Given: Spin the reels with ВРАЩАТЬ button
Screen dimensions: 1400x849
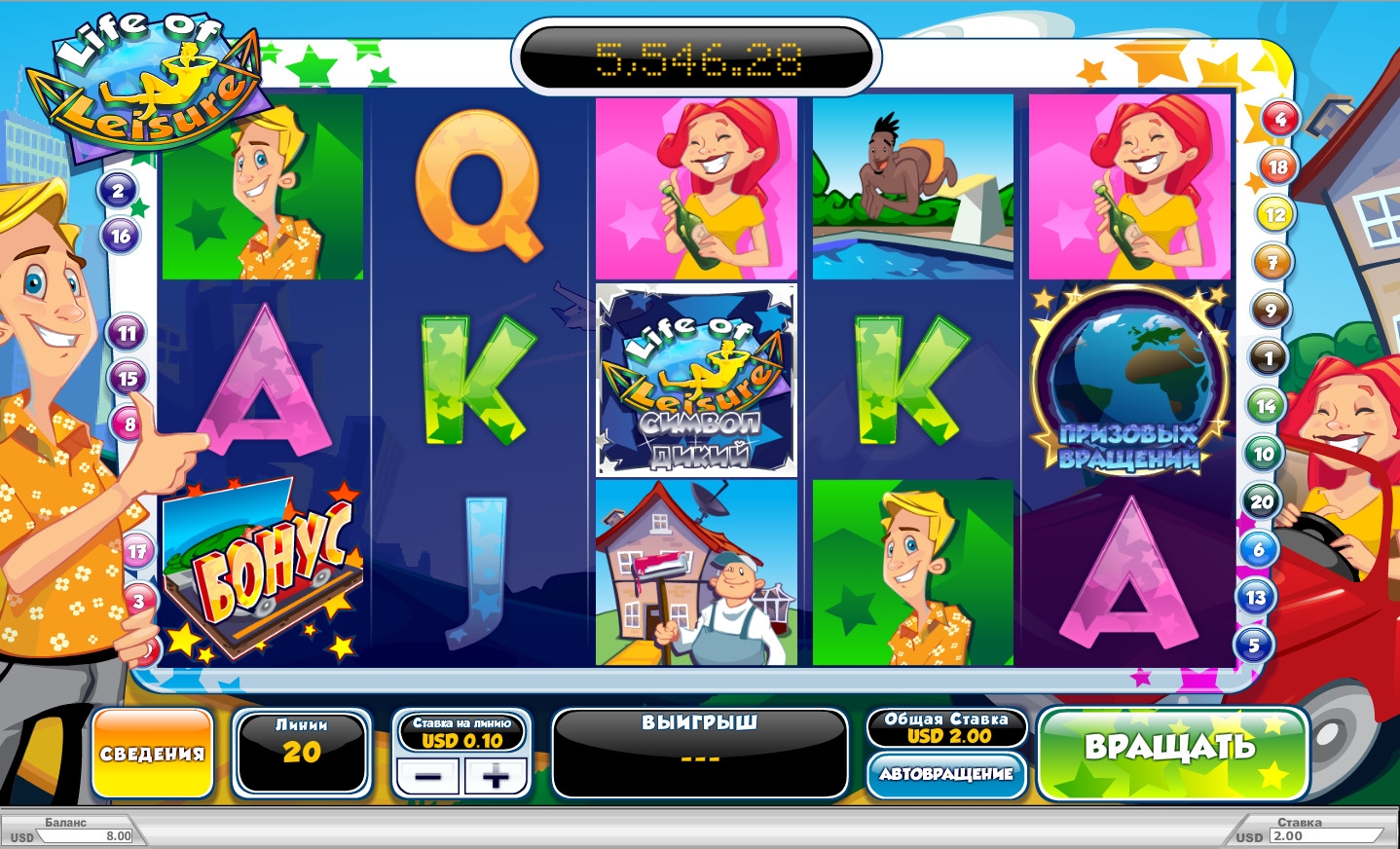Looking at the screenshot, I should (x=1171, y=752).
